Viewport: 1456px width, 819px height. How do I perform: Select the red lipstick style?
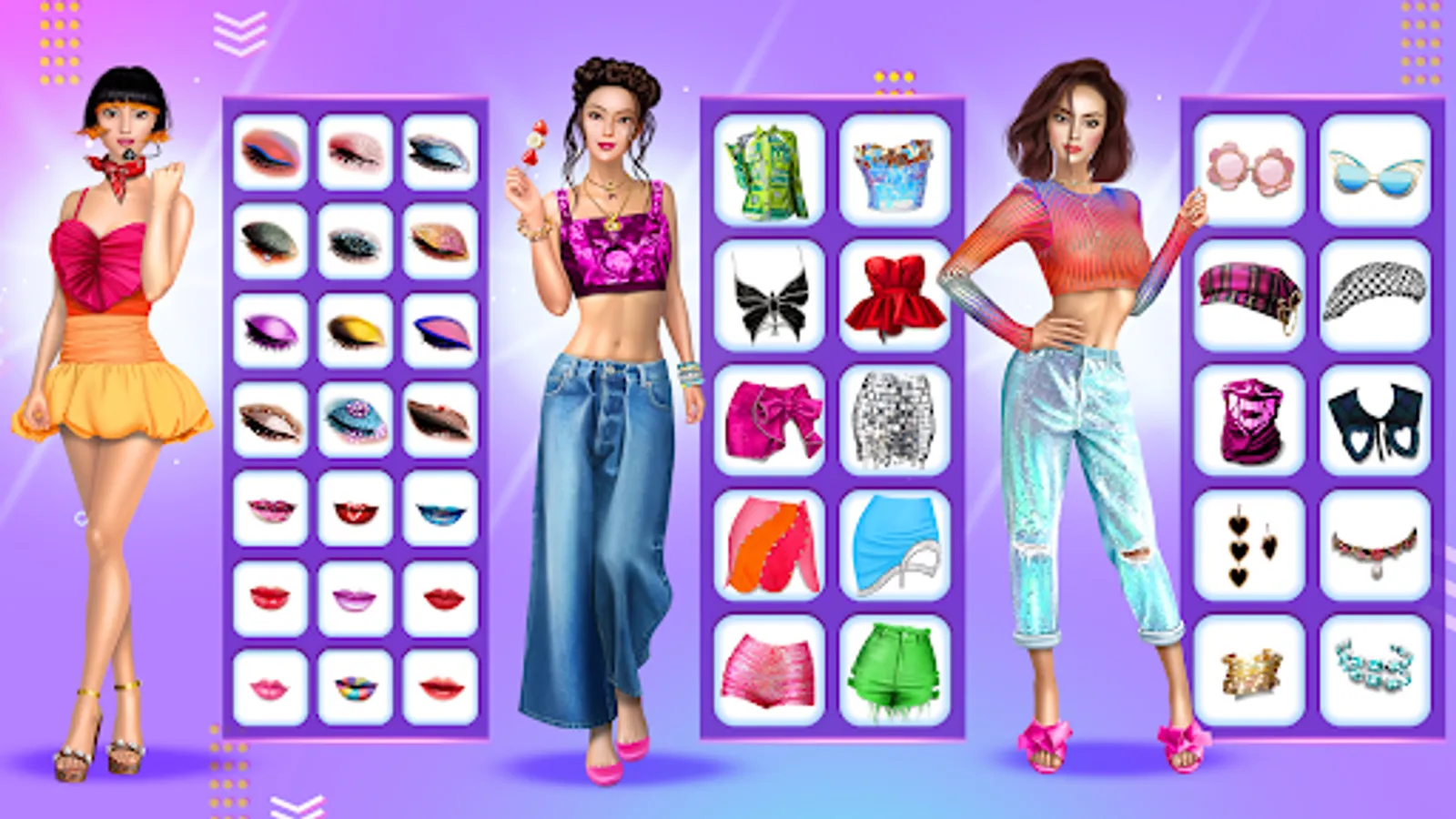point(268,596)
